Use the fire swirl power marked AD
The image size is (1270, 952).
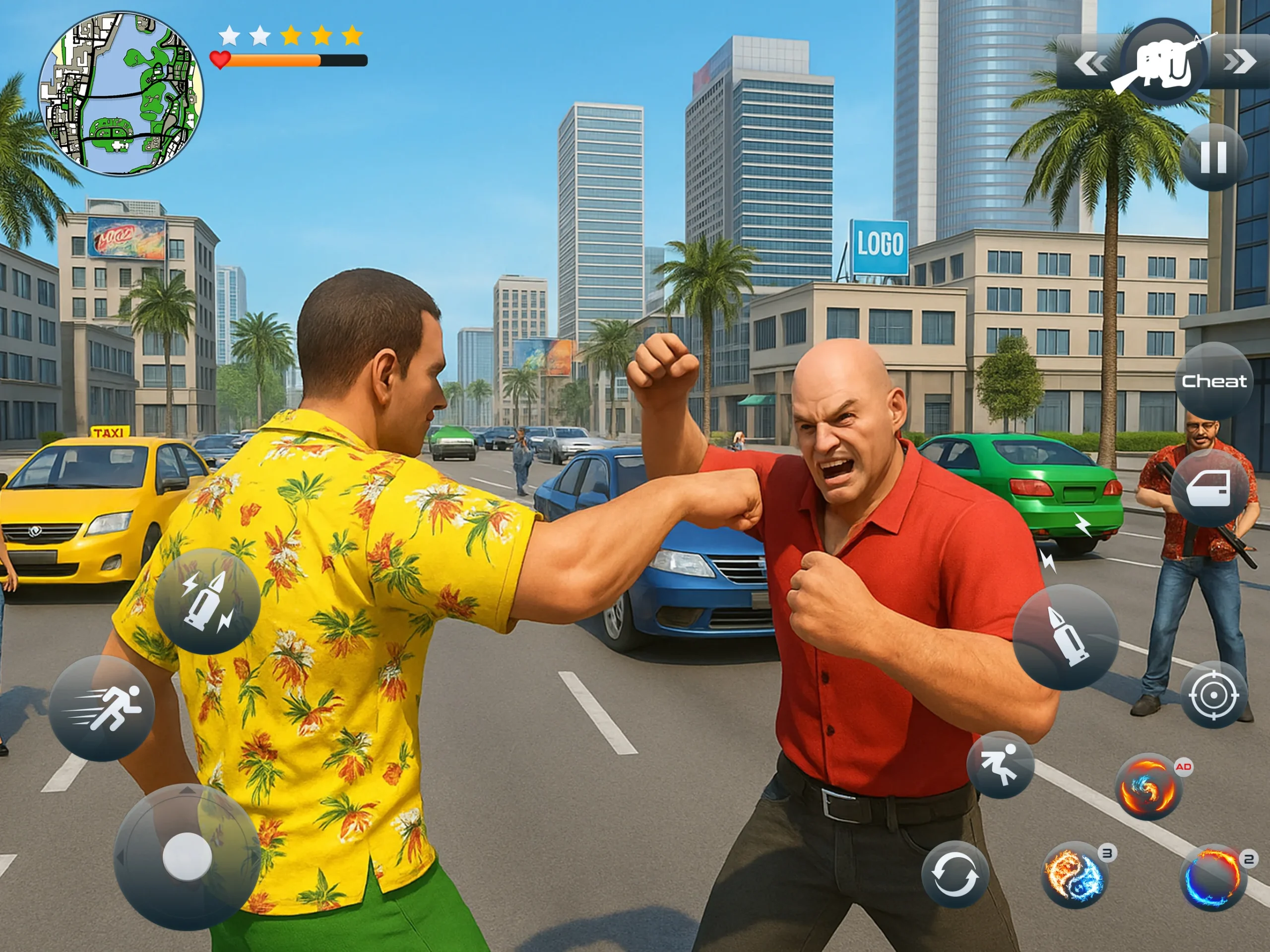pos(1147,787)
